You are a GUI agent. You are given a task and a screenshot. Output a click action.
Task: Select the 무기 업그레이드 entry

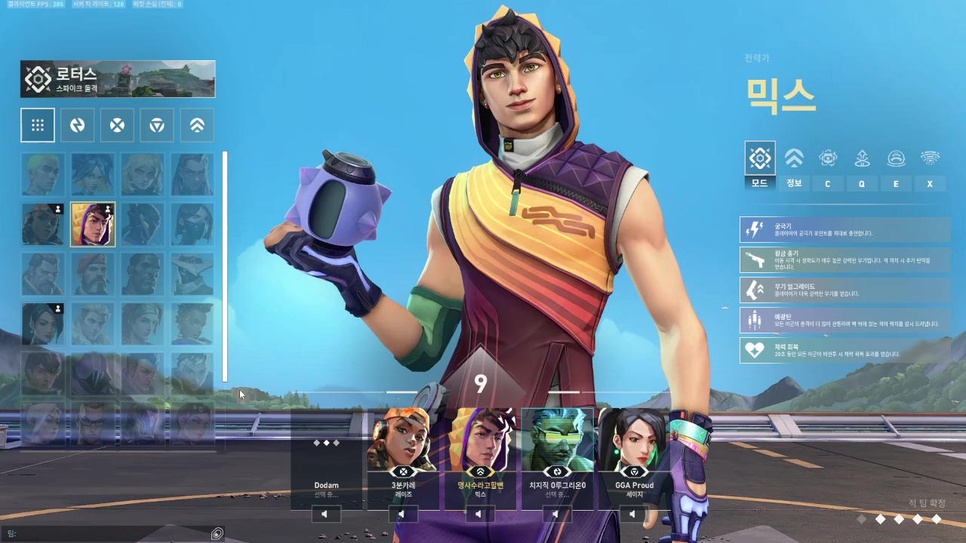(845, 290)
